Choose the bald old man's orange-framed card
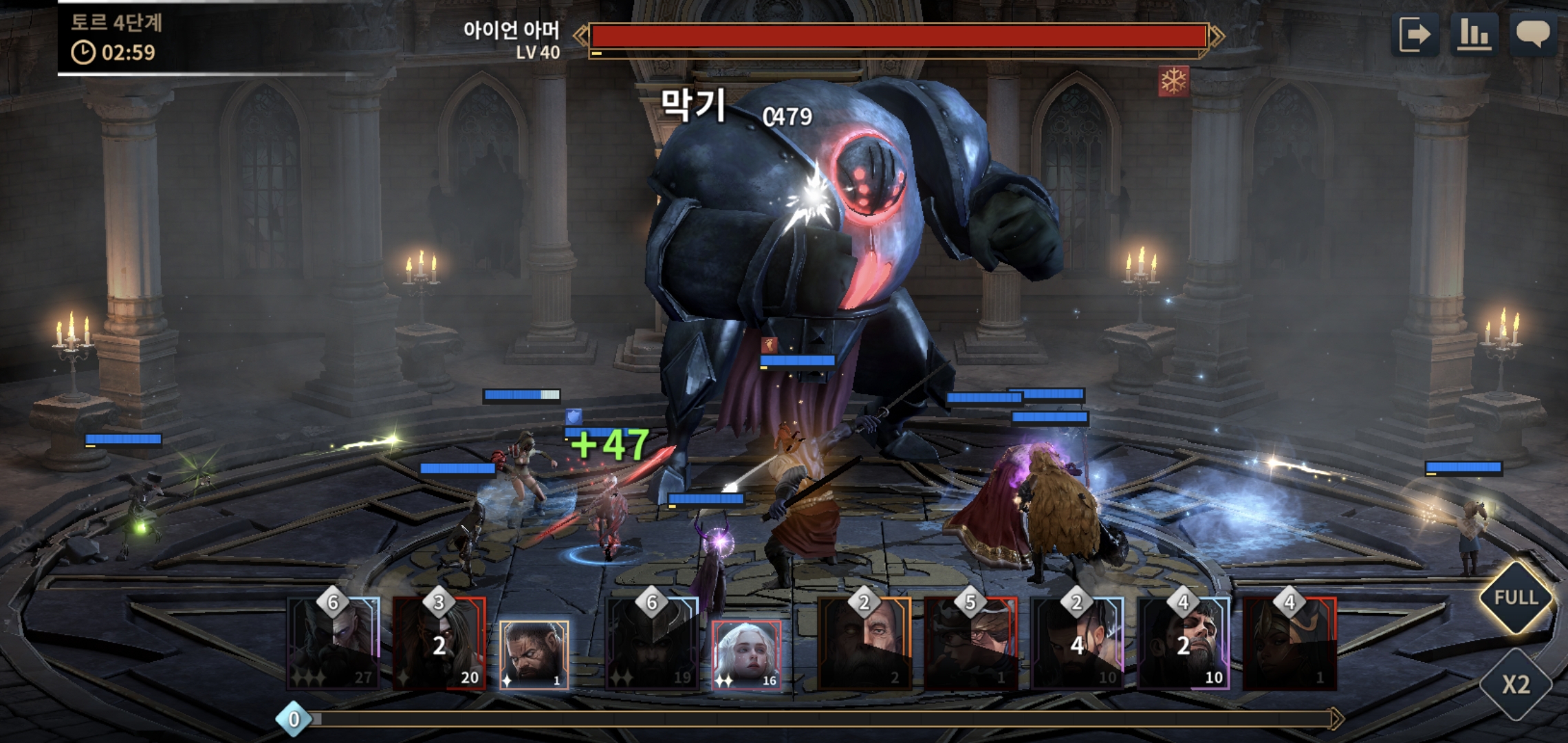Viewport: 1568px width, 743px height. pyautogui.click(x=864, y=645)
